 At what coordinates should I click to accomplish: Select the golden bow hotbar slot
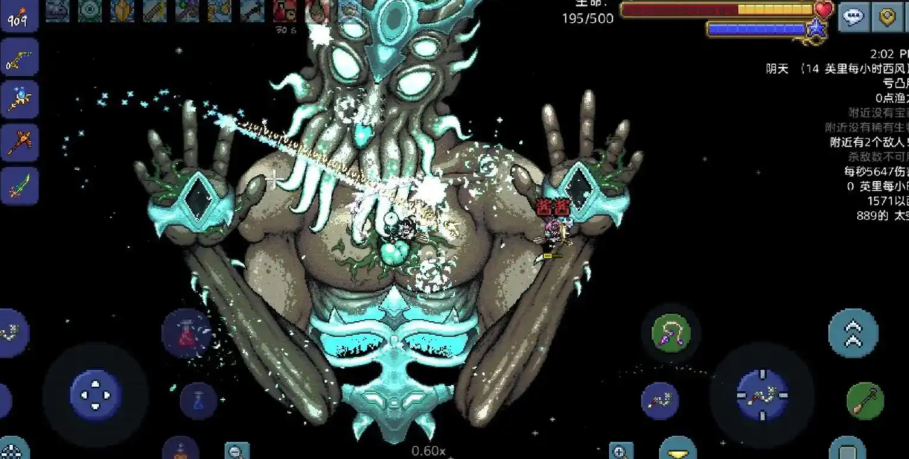(19, 57)
